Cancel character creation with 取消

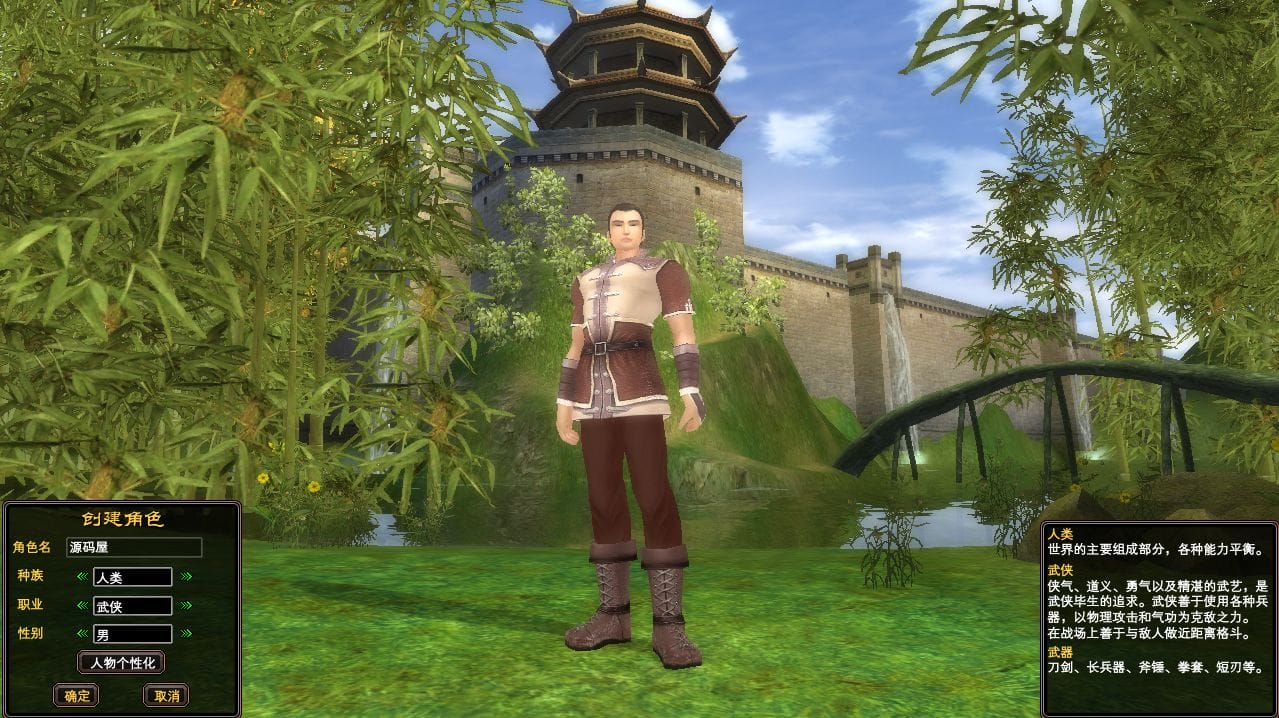coord(166,695)
